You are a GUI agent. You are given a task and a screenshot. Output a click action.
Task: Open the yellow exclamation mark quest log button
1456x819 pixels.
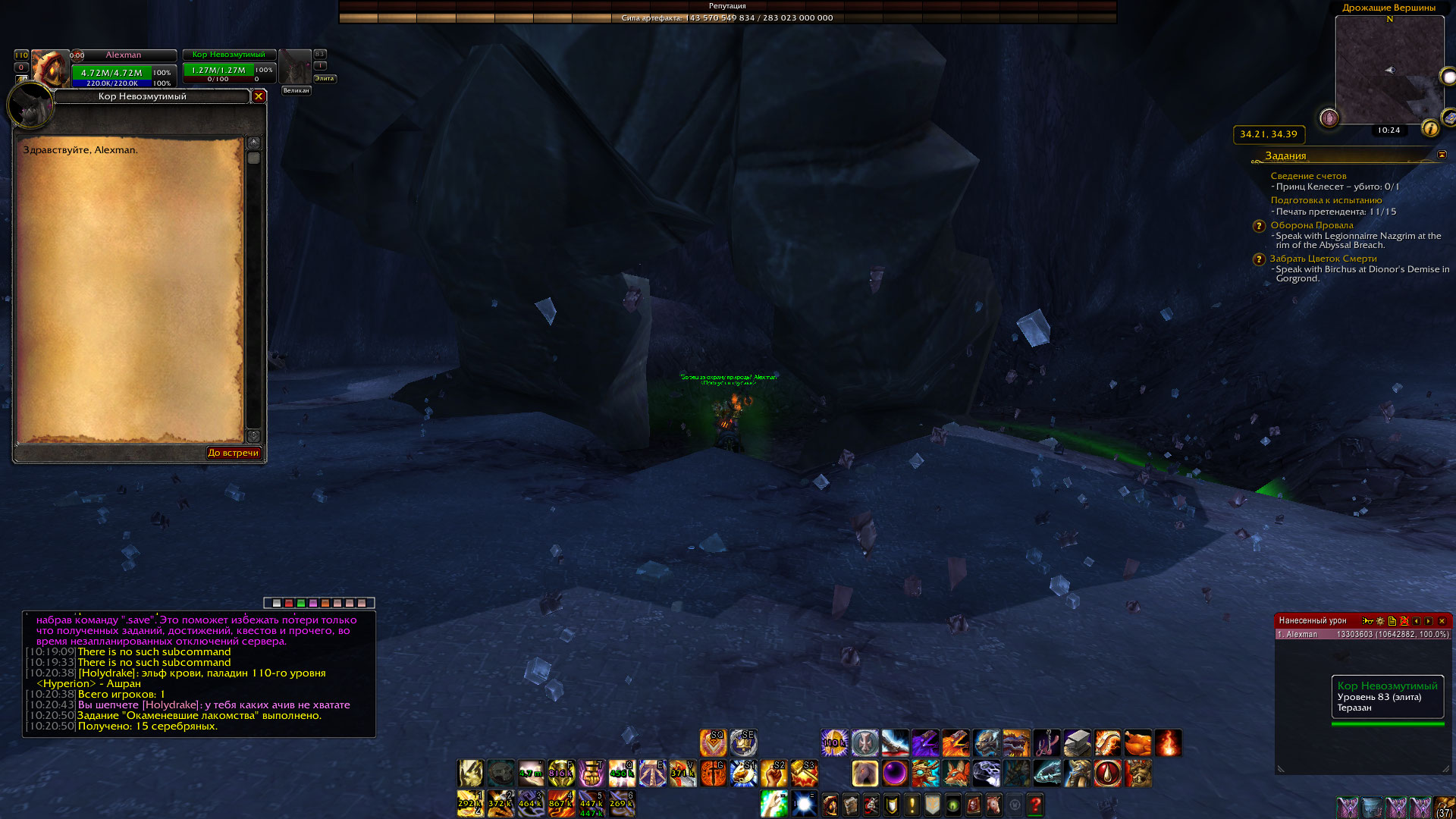912,805
